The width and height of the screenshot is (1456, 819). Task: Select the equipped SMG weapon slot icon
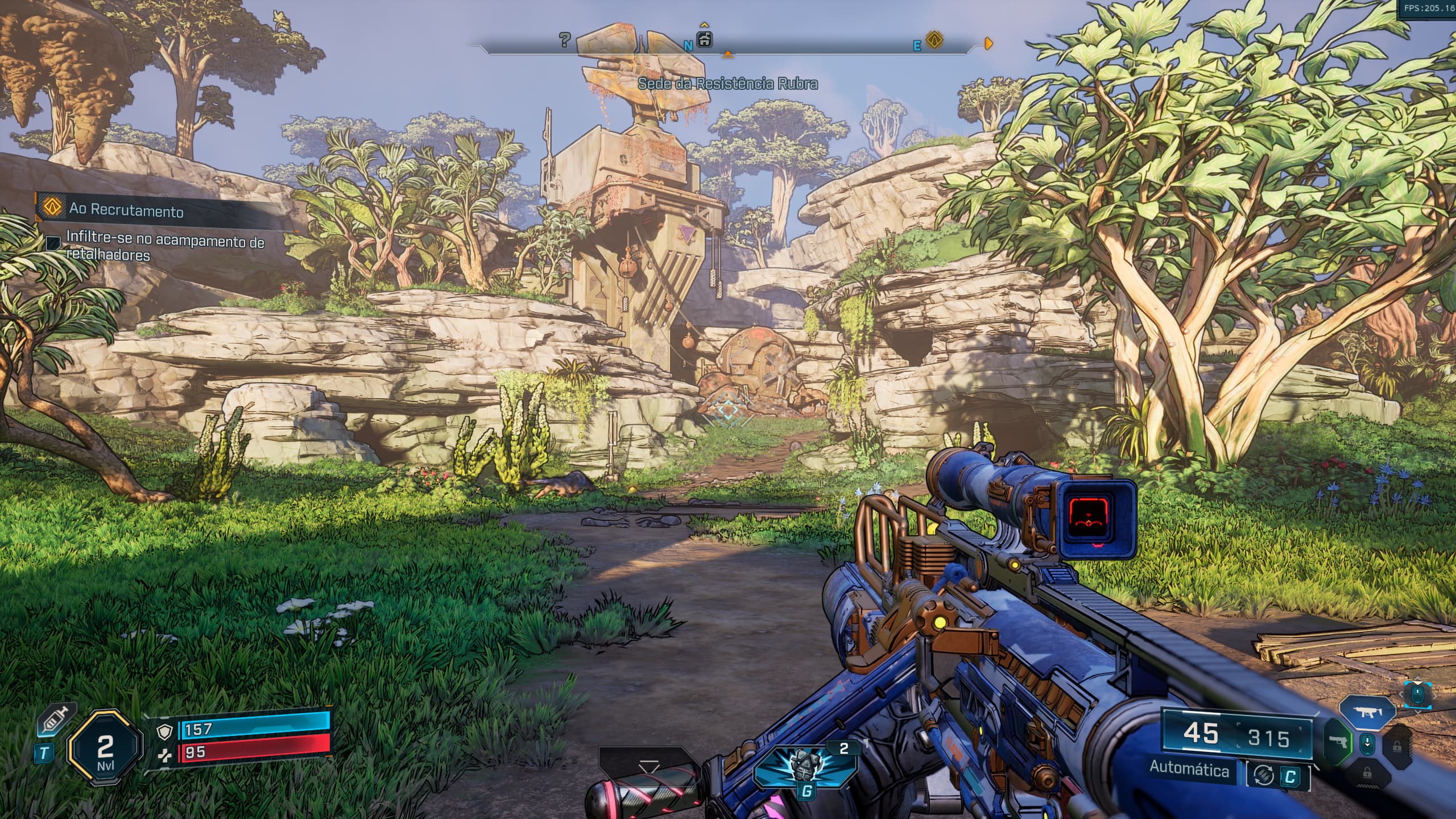[1367, 713]
